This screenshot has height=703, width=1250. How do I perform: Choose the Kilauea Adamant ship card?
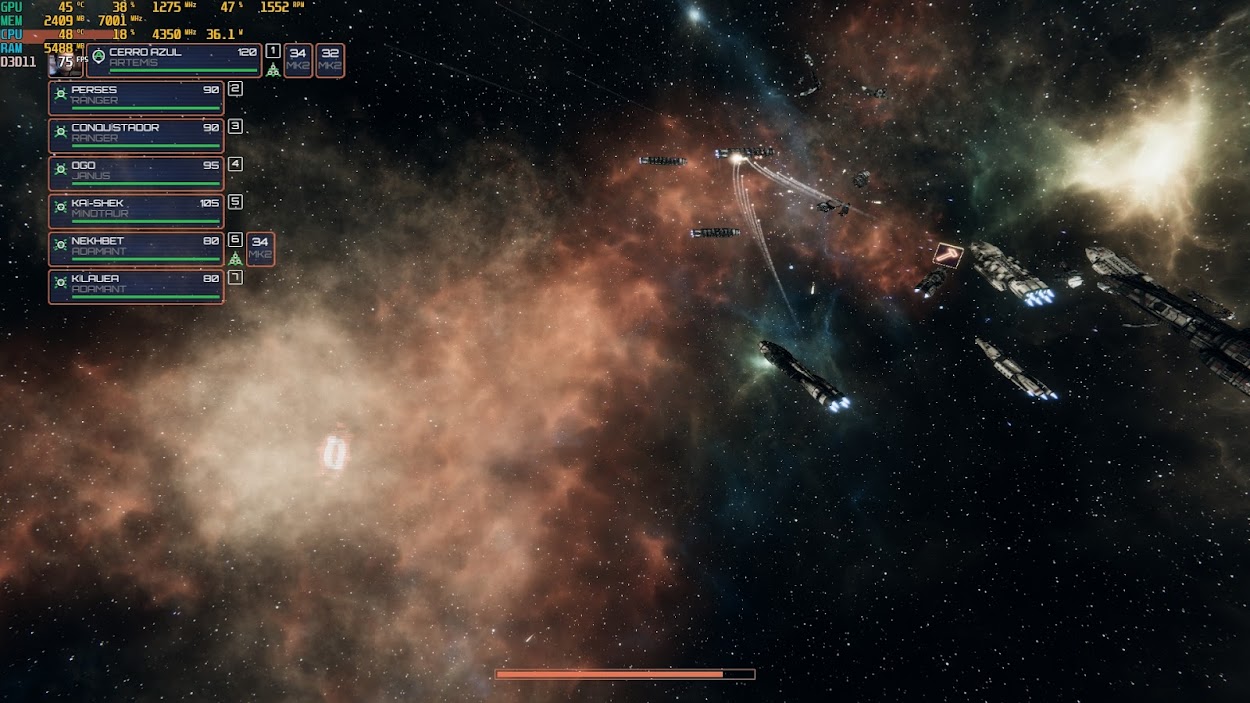(136, 287)
